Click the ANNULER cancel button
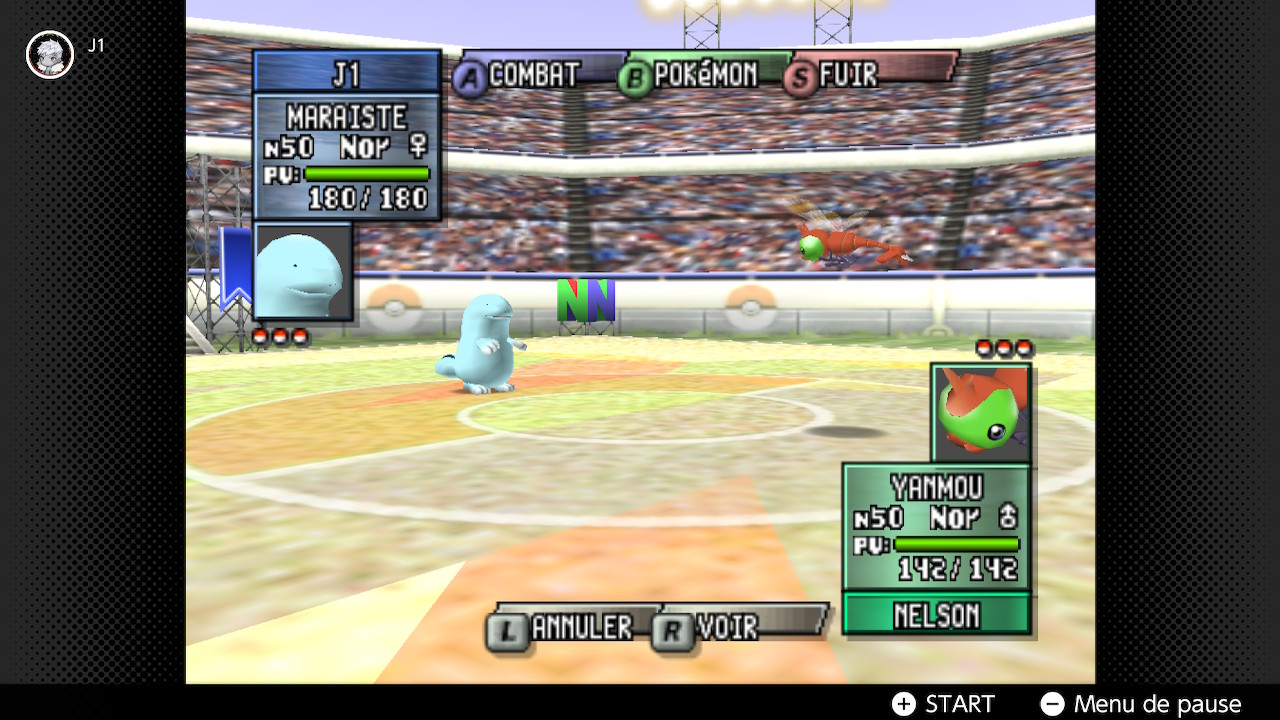Screen dimensions: 1280x720 (565, 628)
